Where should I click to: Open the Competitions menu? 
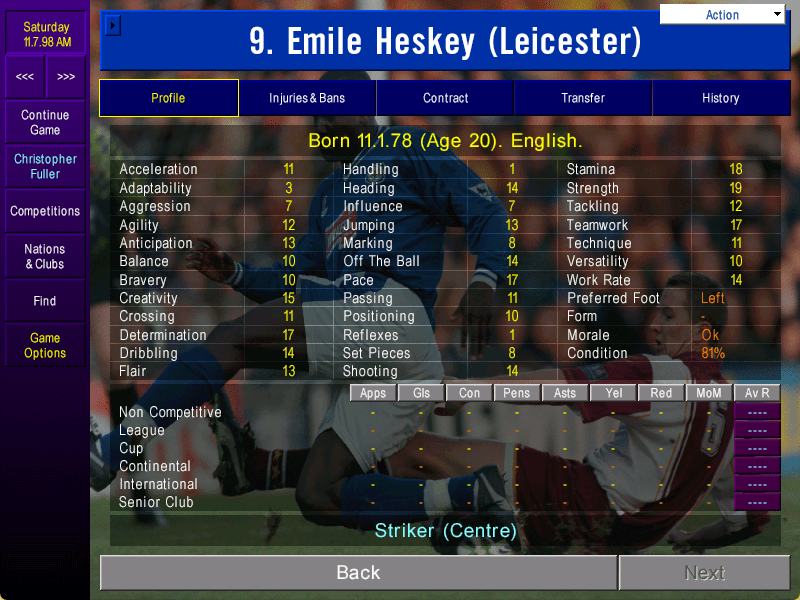[x=45, y=211]
